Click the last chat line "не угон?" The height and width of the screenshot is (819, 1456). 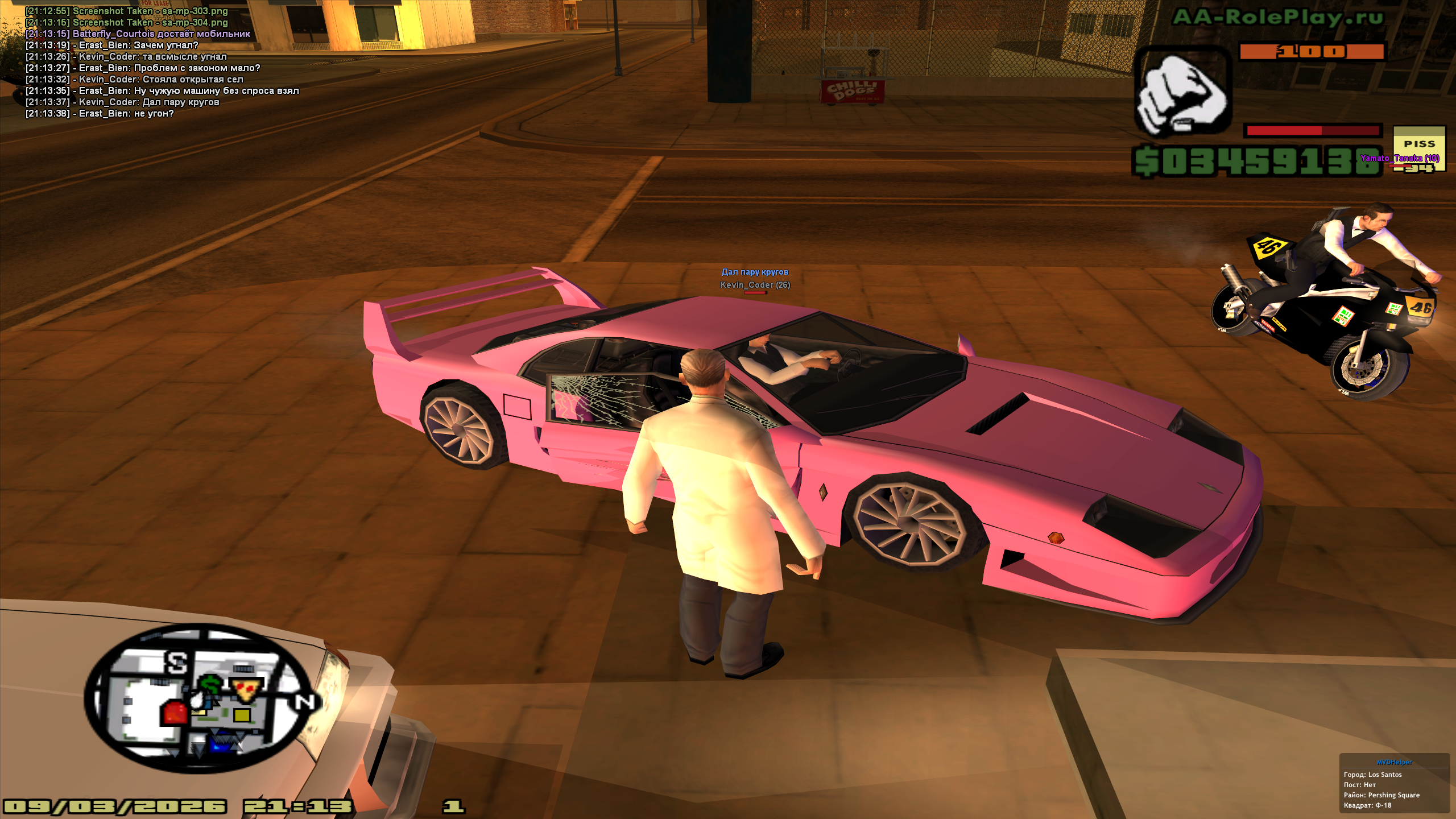pos(100,114)
